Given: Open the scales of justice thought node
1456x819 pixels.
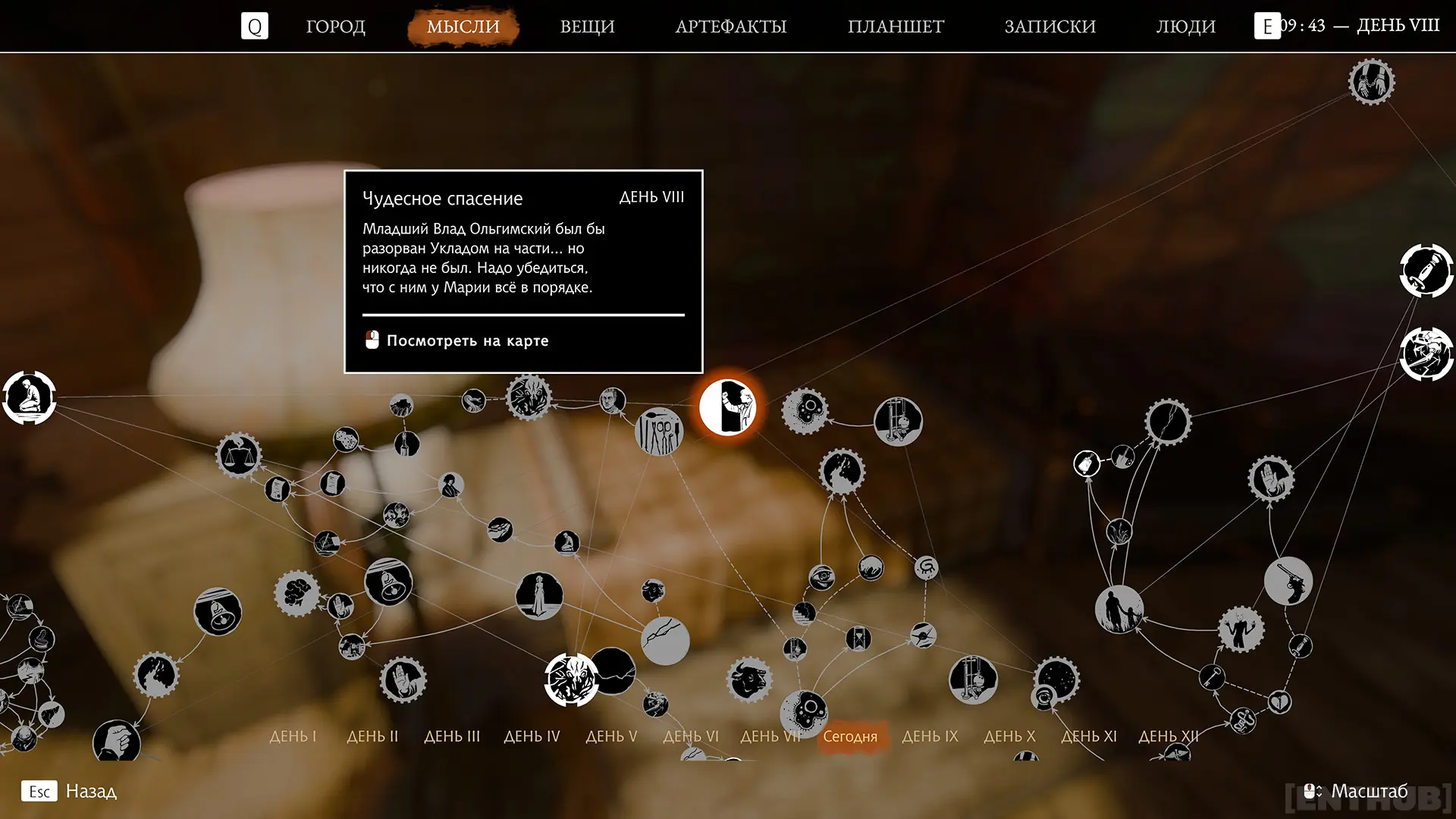Looking at the screenshot, I should click(239, 455).
